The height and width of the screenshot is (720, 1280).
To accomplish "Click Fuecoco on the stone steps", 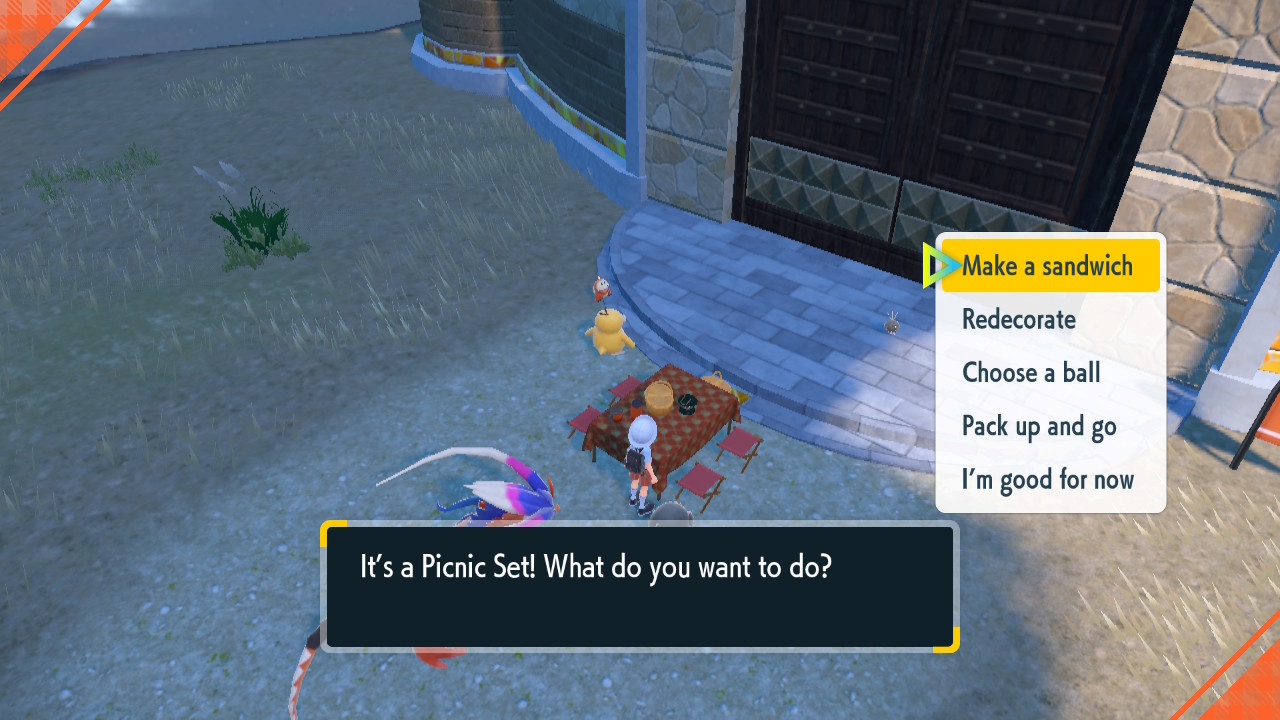I will point(601,287).
